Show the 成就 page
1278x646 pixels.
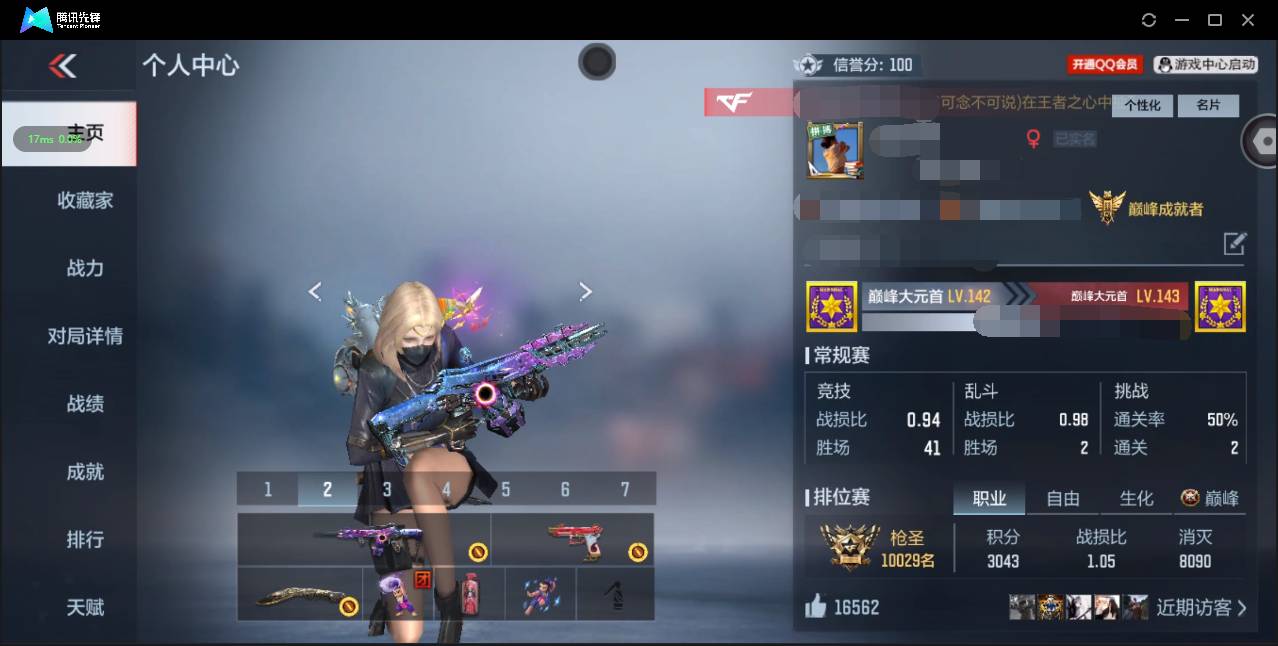[x=85, y=472]
